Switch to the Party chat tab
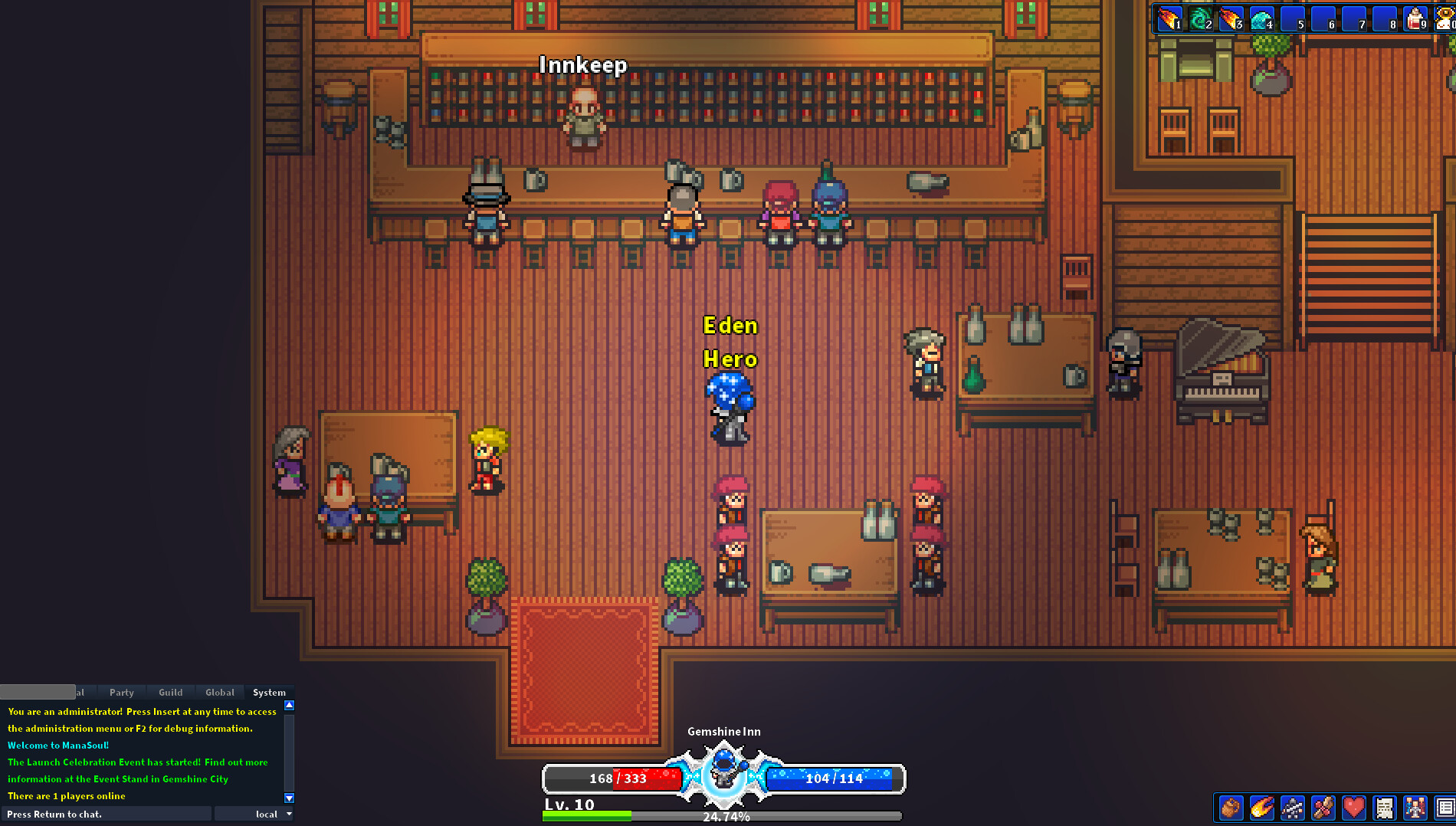1456x826 pixels. [120, 692]
